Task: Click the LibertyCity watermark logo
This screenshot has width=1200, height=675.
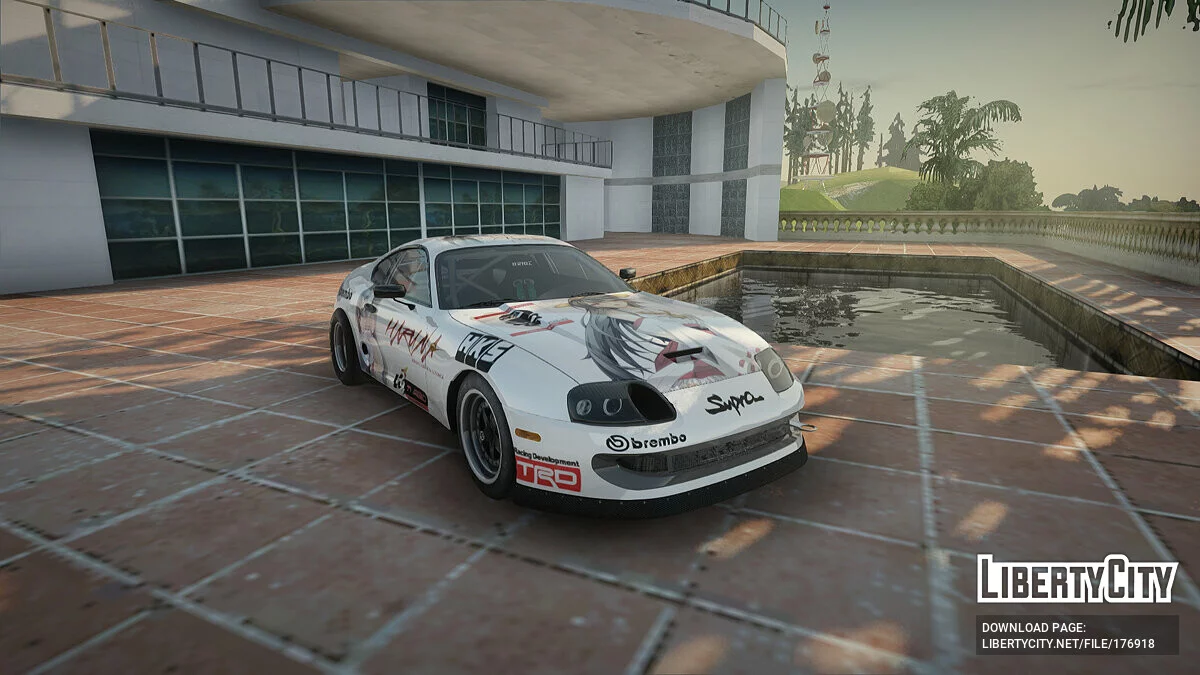Action: pos(1077,579)
